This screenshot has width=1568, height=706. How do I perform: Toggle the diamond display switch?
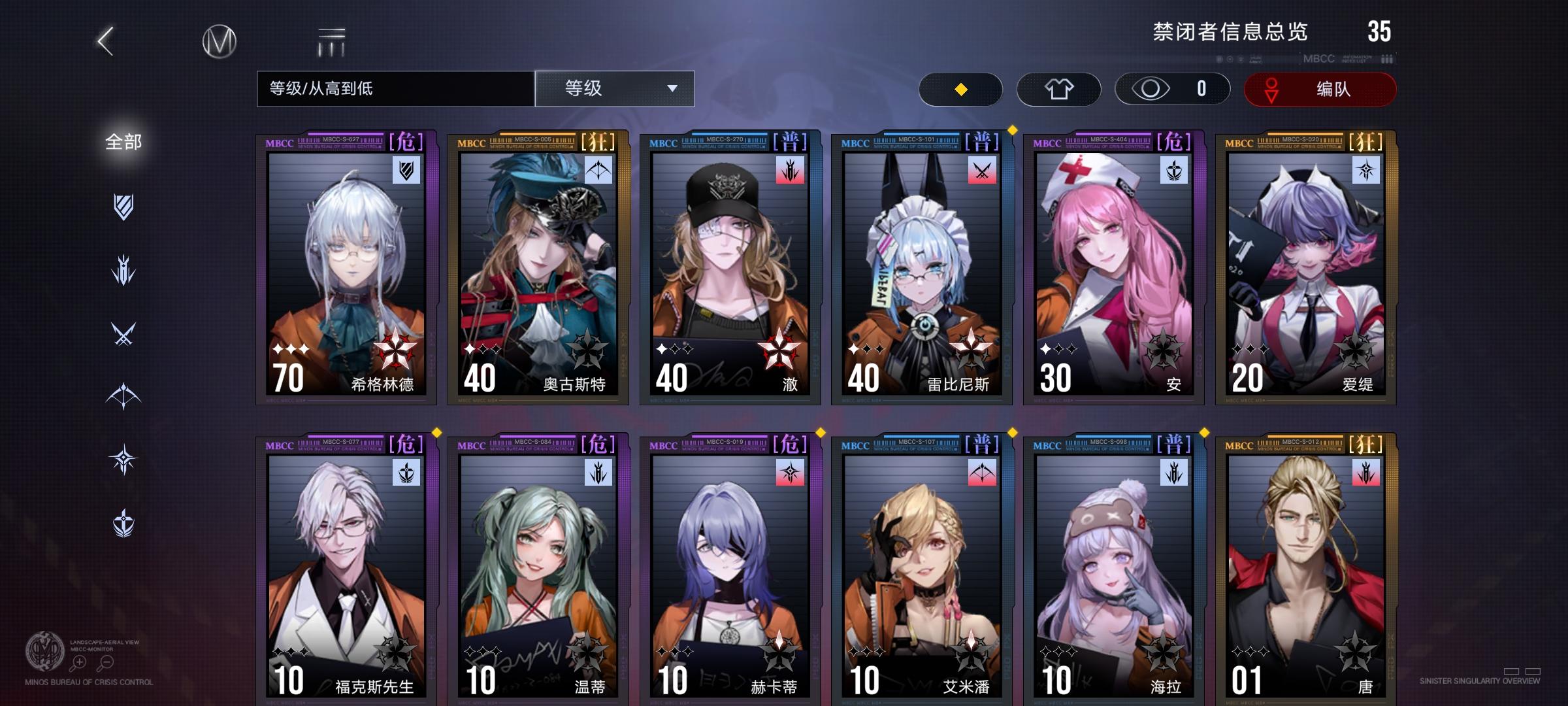pyautogui.click(x=960, y=88)
